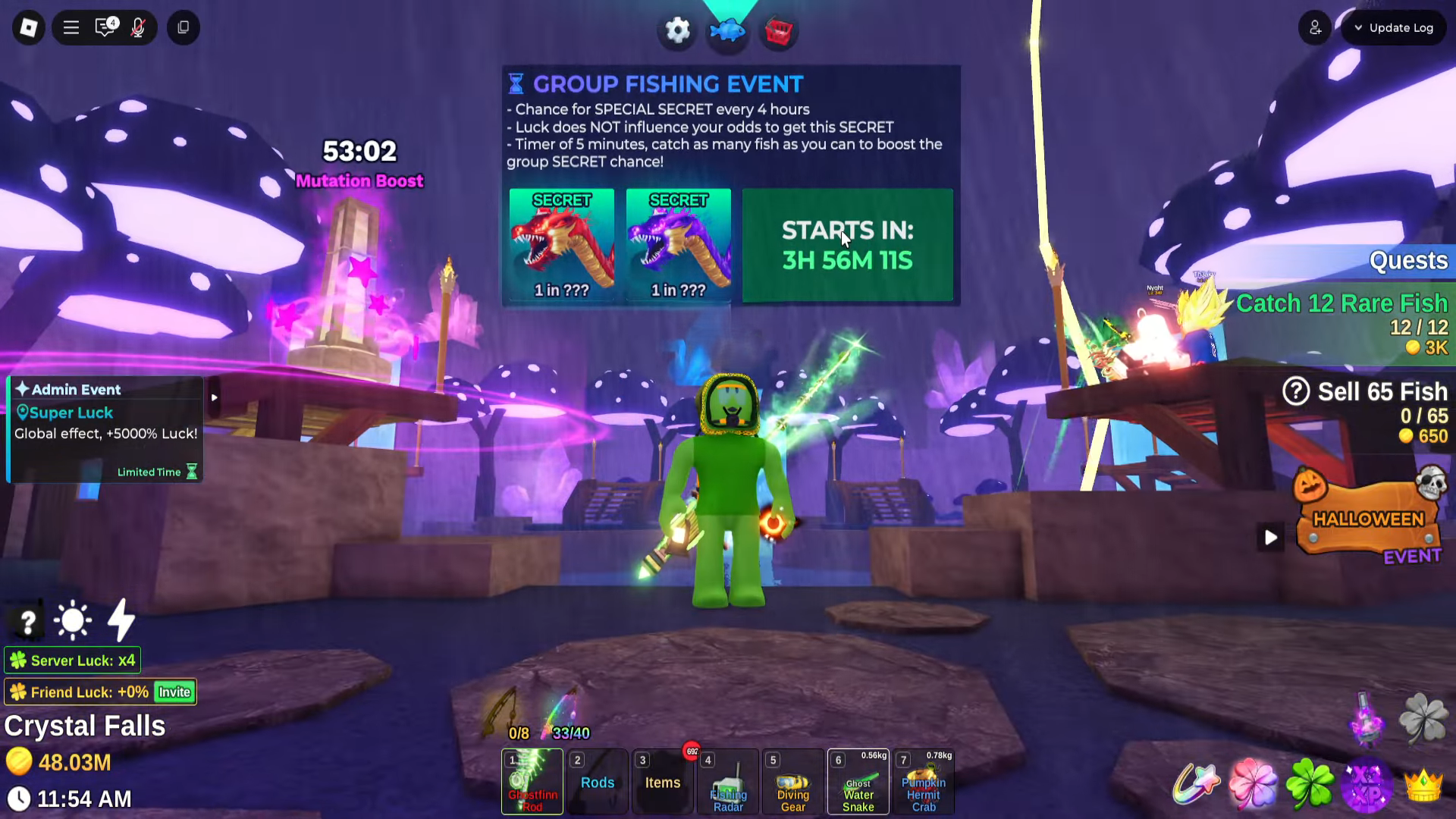Open the Roblox hamburger menu

pyautogui.click(x=71, y=27)
